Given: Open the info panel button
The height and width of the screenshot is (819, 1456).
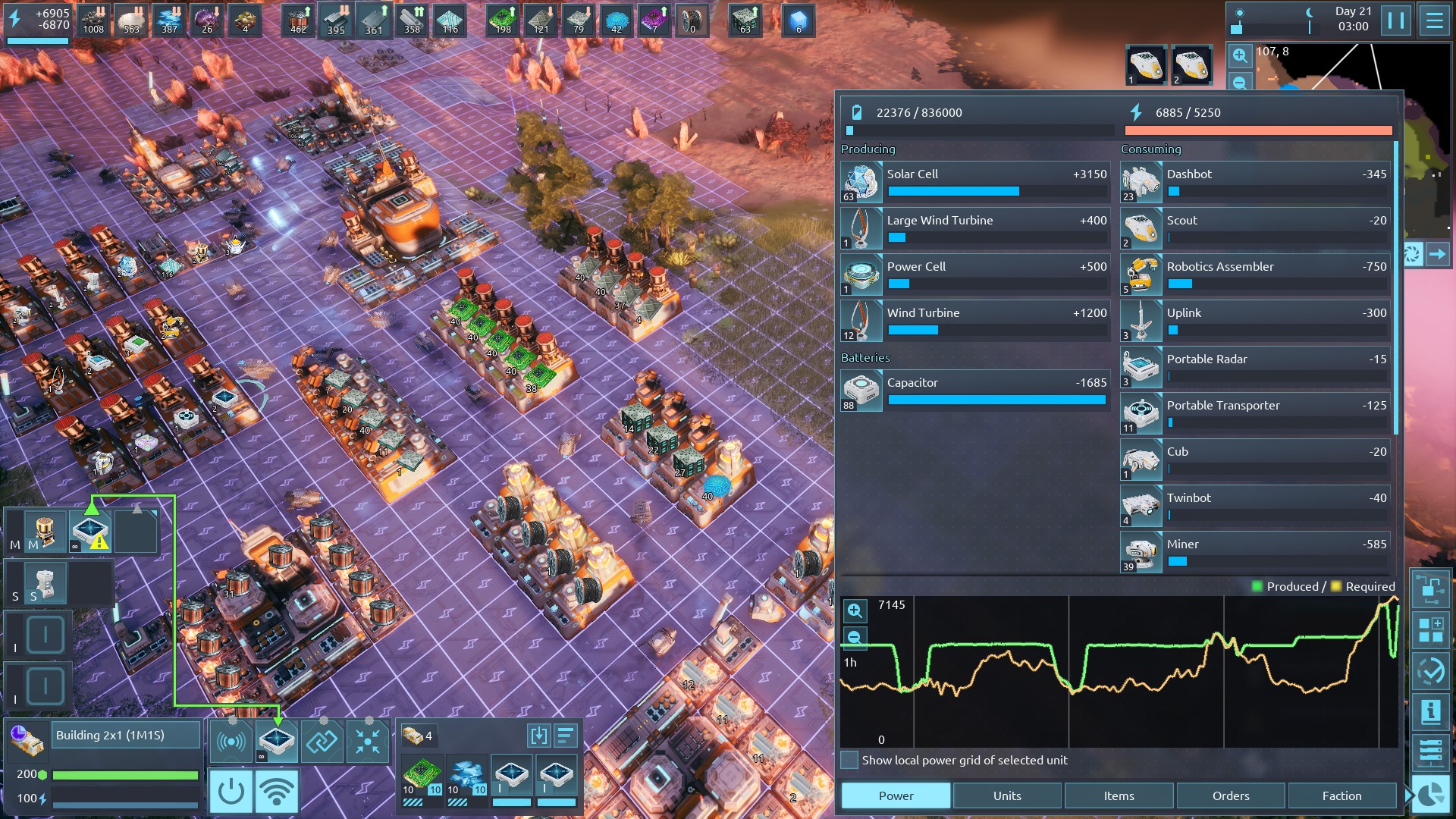Looking at the screenshot, I should [1430, 711].
